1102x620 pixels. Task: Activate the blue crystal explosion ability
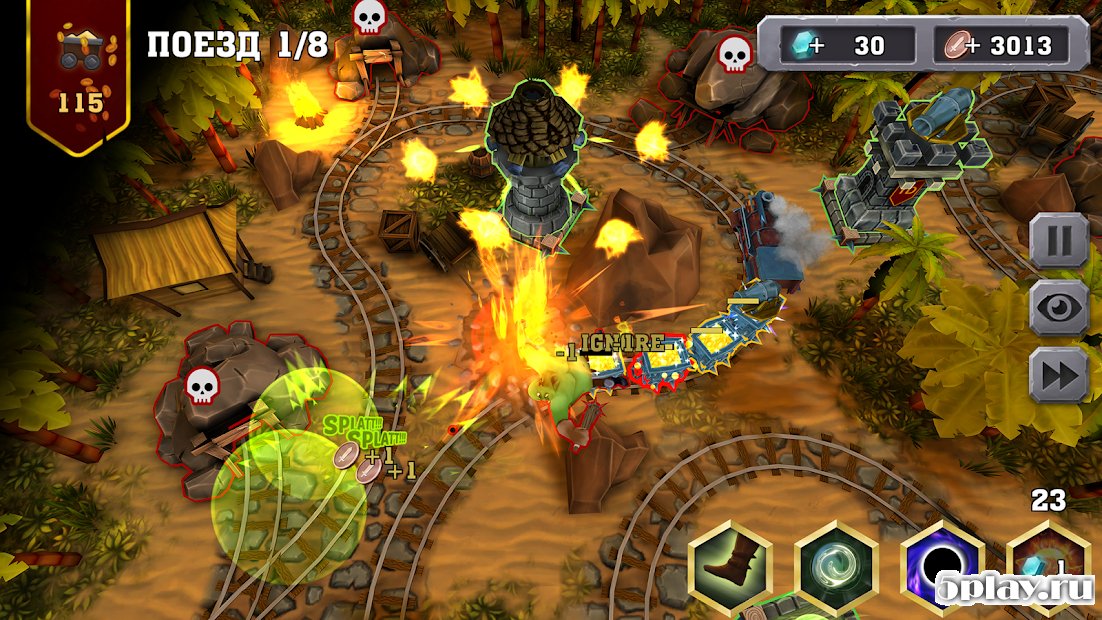click(1046, 566)
